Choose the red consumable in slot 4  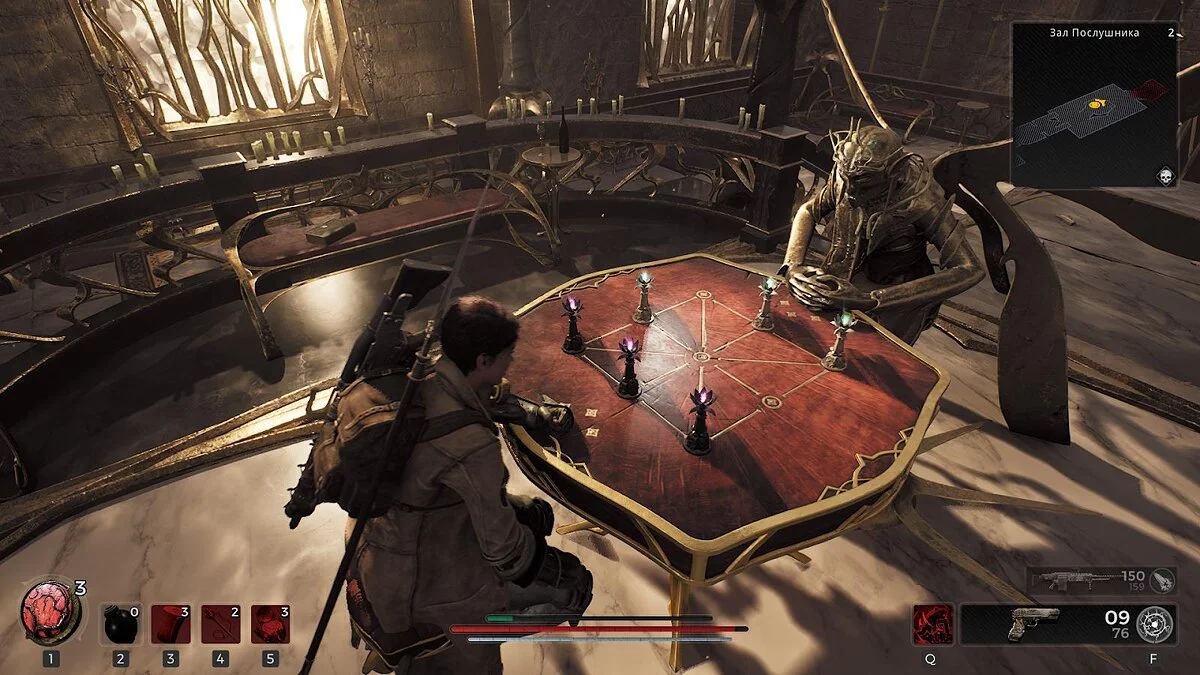click(220, 623)
